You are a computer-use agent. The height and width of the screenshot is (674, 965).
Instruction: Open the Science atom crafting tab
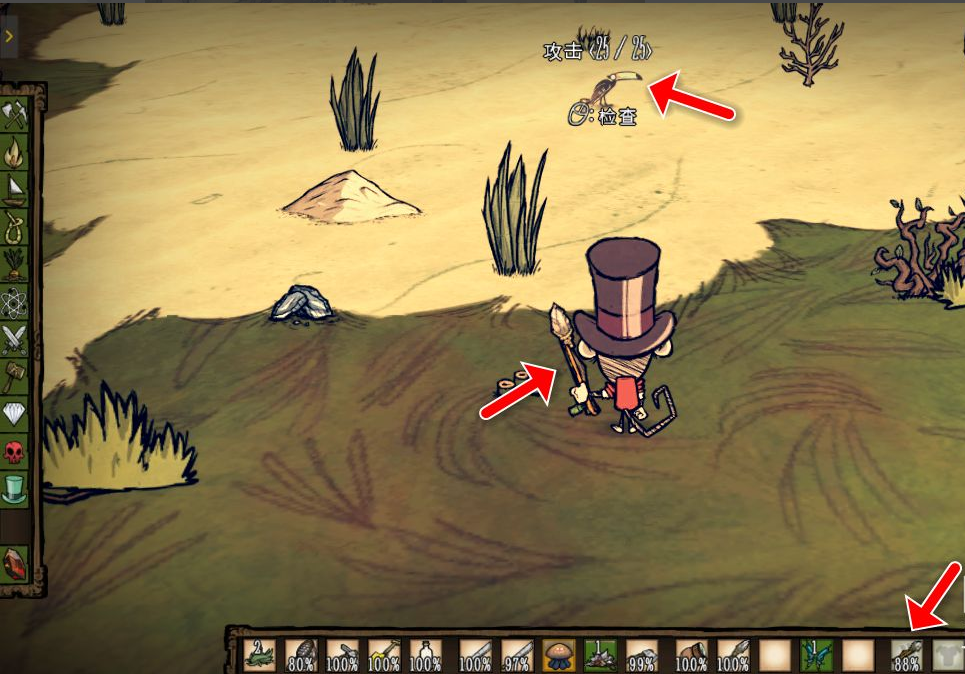[x=15, y=301]
